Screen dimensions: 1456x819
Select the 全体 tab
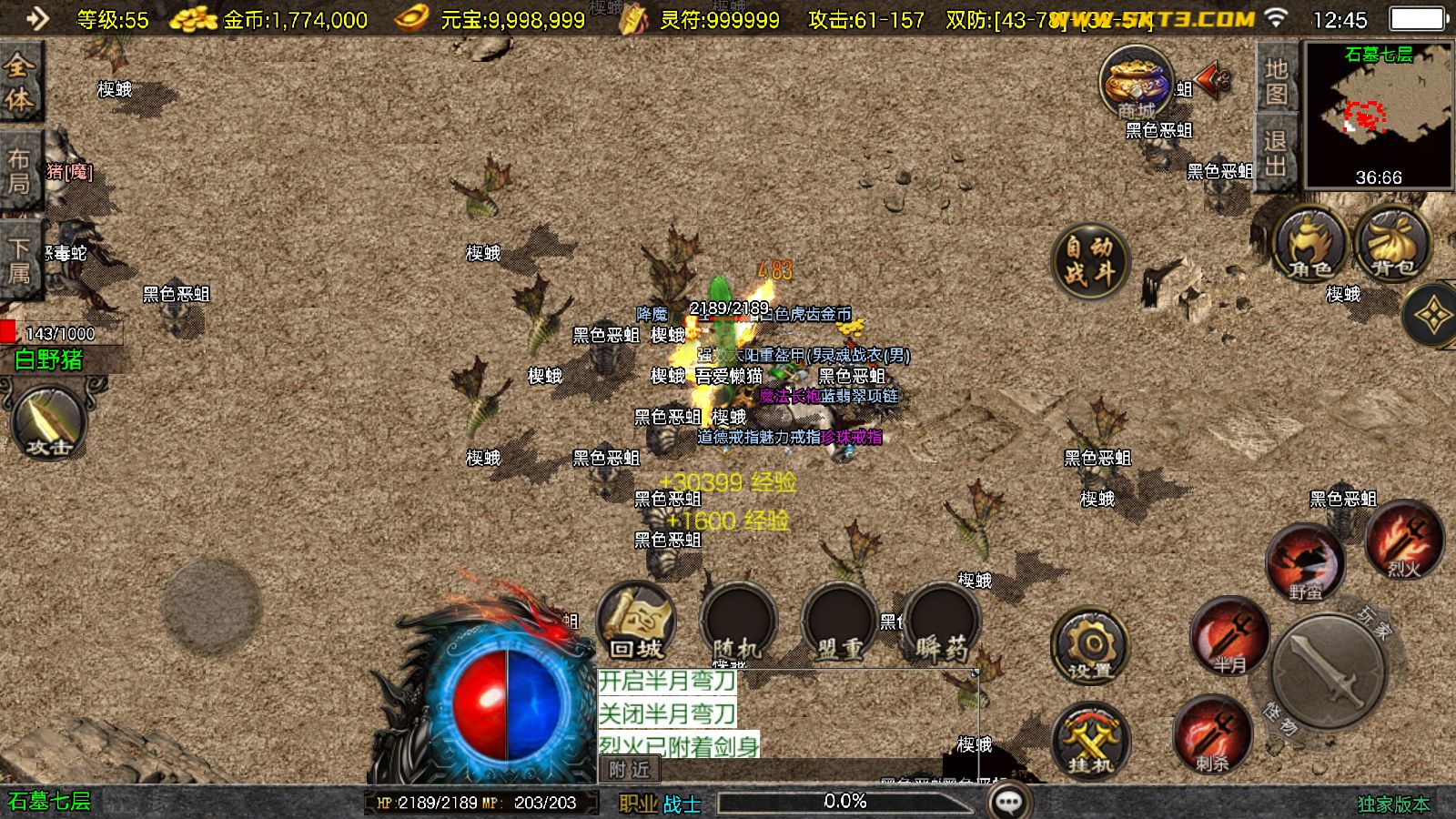19,82
